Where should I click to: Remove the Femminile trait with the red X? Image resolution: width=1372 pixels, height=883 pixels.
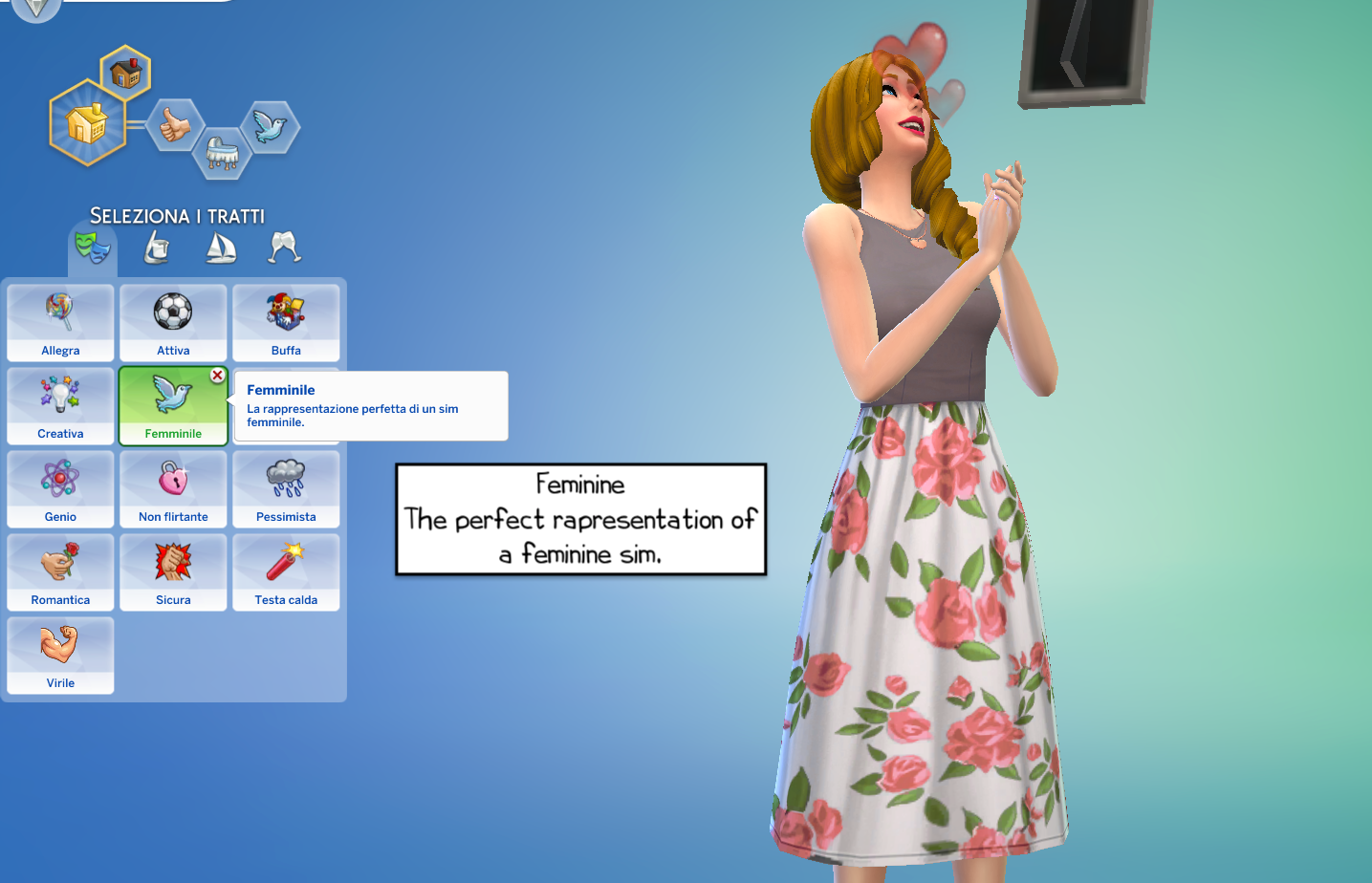(218, 376)
